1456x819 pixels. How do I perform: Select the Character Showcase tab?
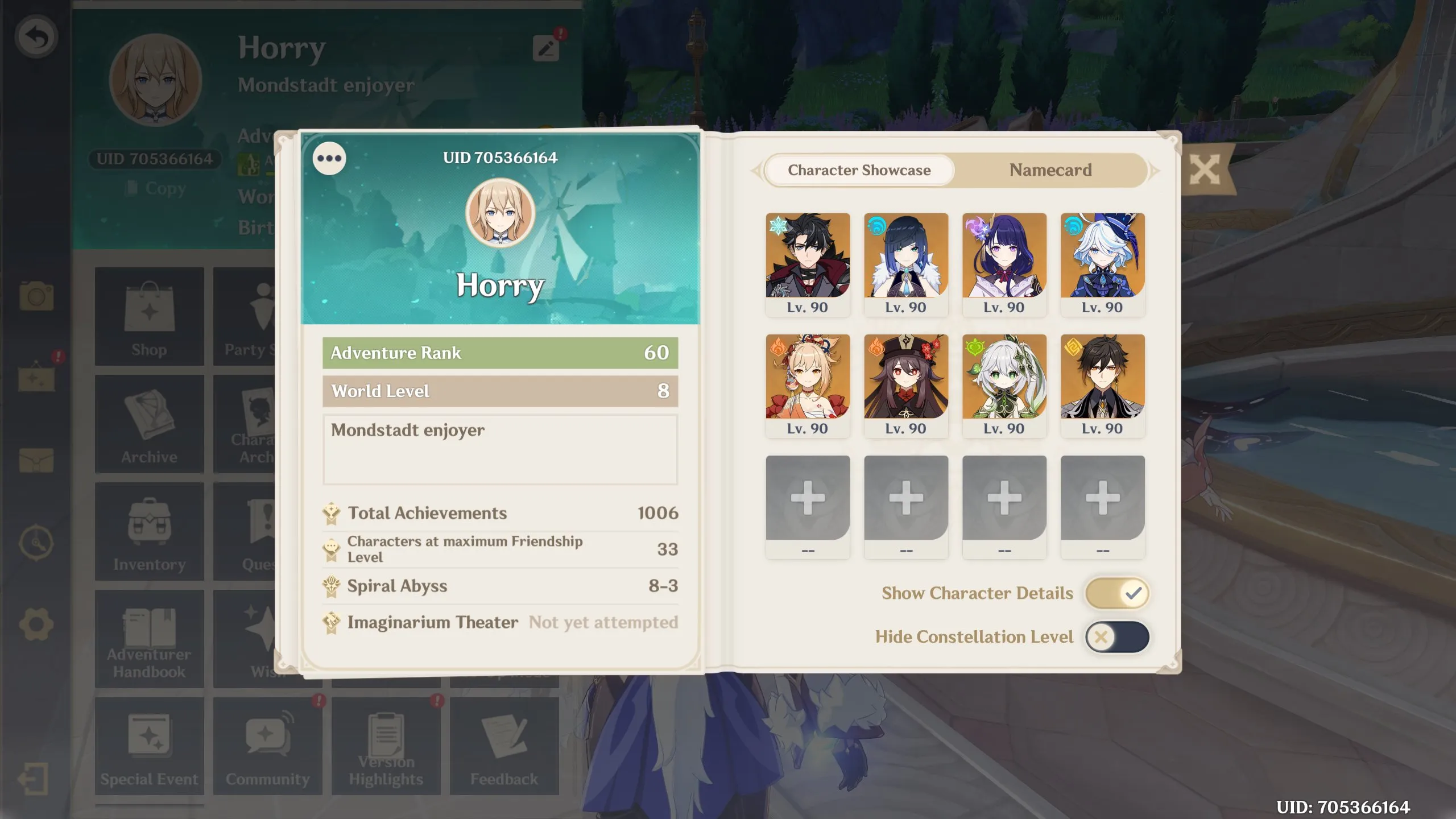(x=859, y=170)
